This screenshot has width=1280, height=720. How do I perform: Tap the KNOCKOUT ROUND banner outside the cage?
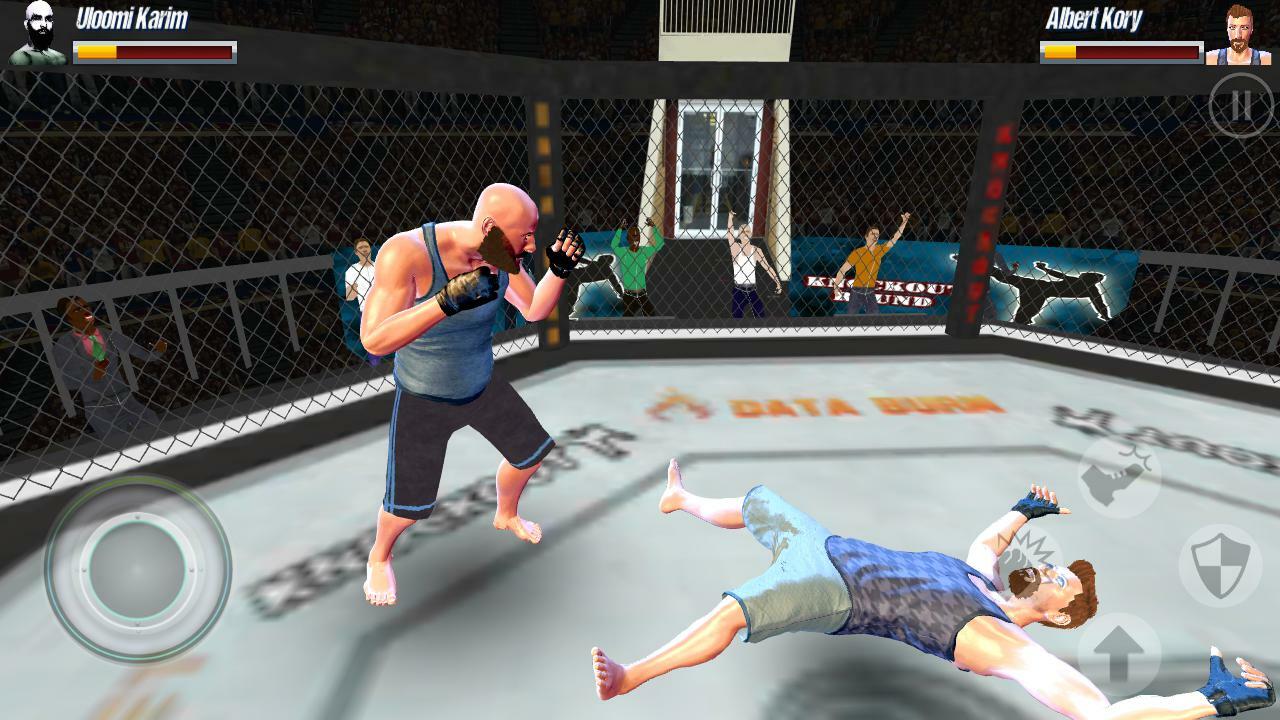point(875,287)
